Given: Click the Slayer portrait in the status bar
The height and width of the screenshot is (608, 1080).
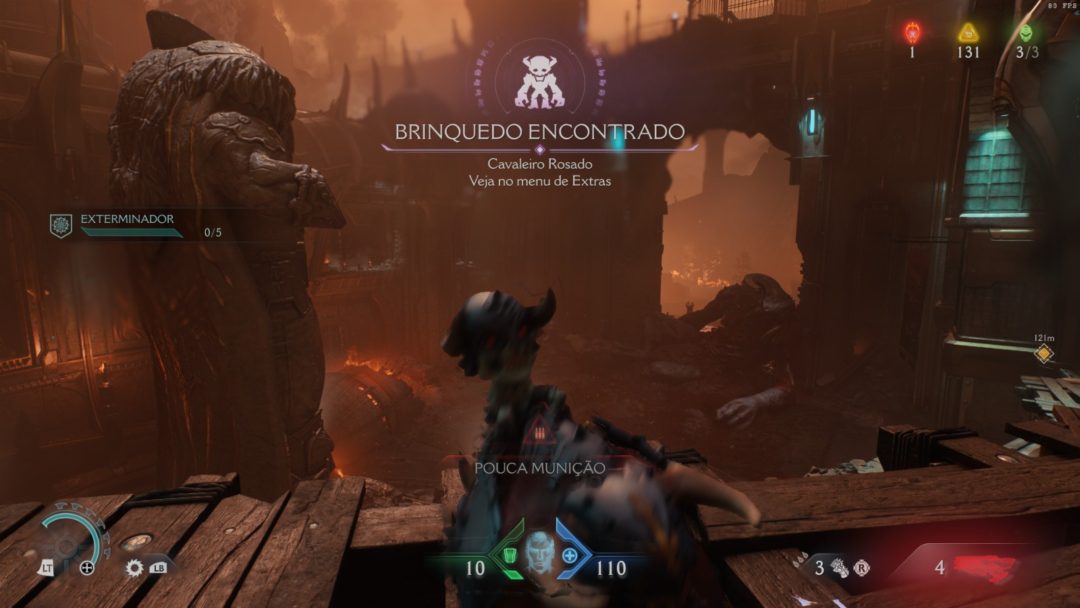Looking at the screenshot, I should (x=539, y=553).
